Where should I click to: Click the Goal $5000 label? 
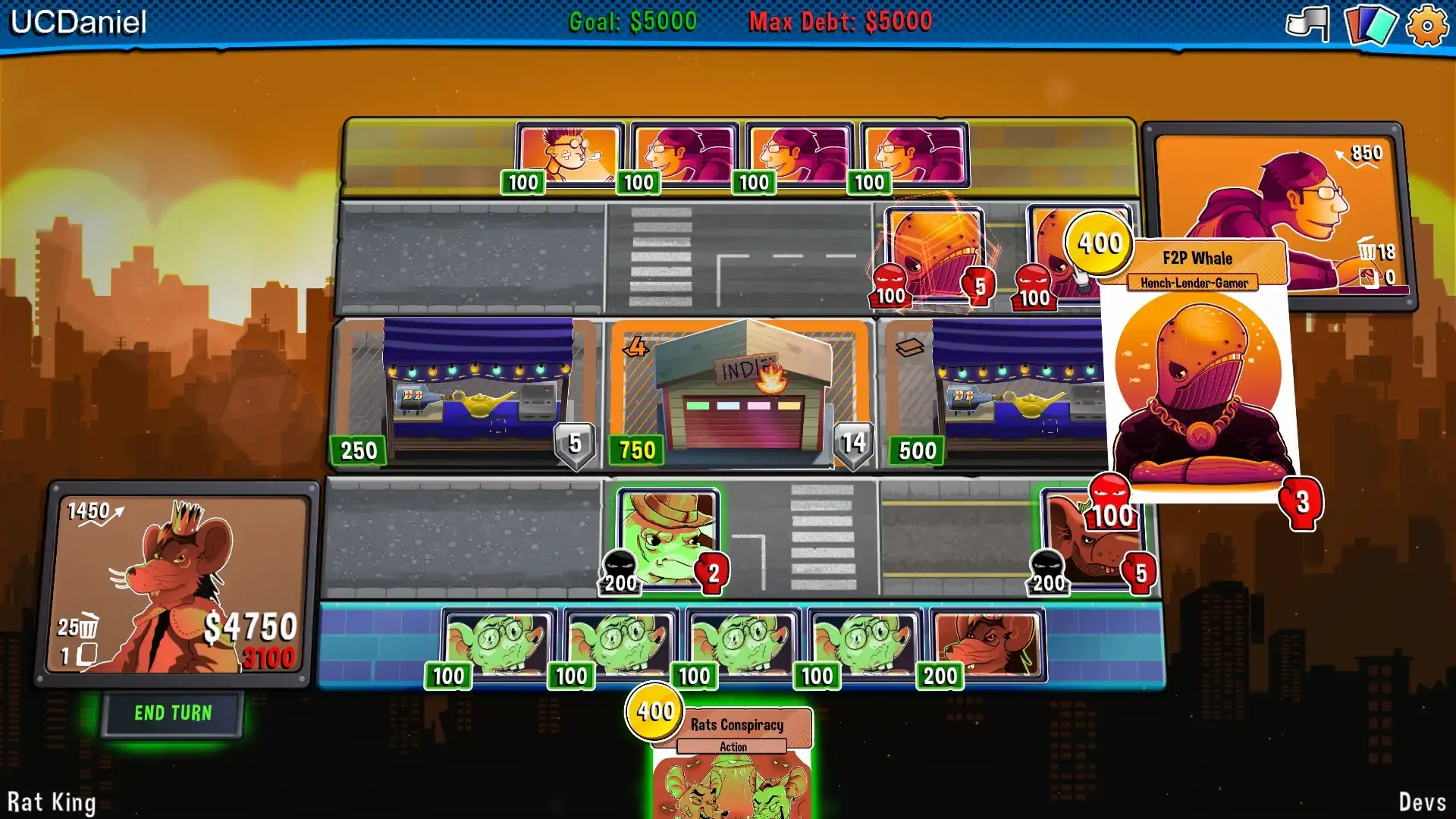(632, 22)
